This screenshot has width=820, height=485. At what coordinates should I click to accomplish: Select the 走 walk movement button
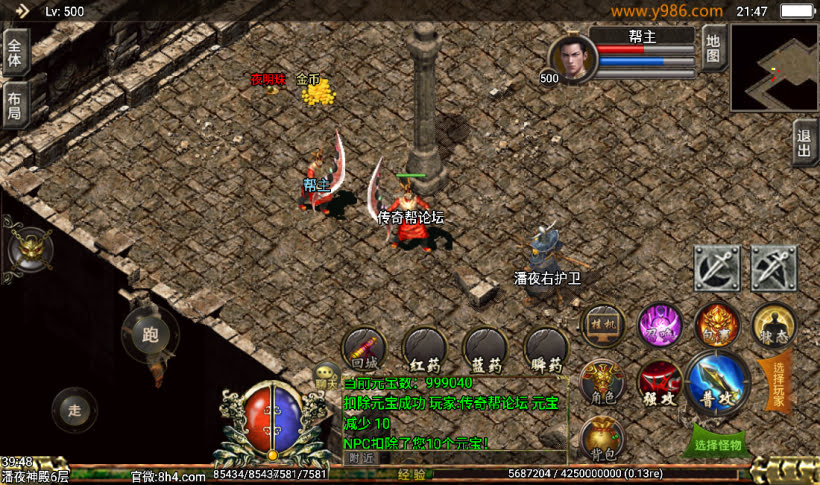click(75, 410)
